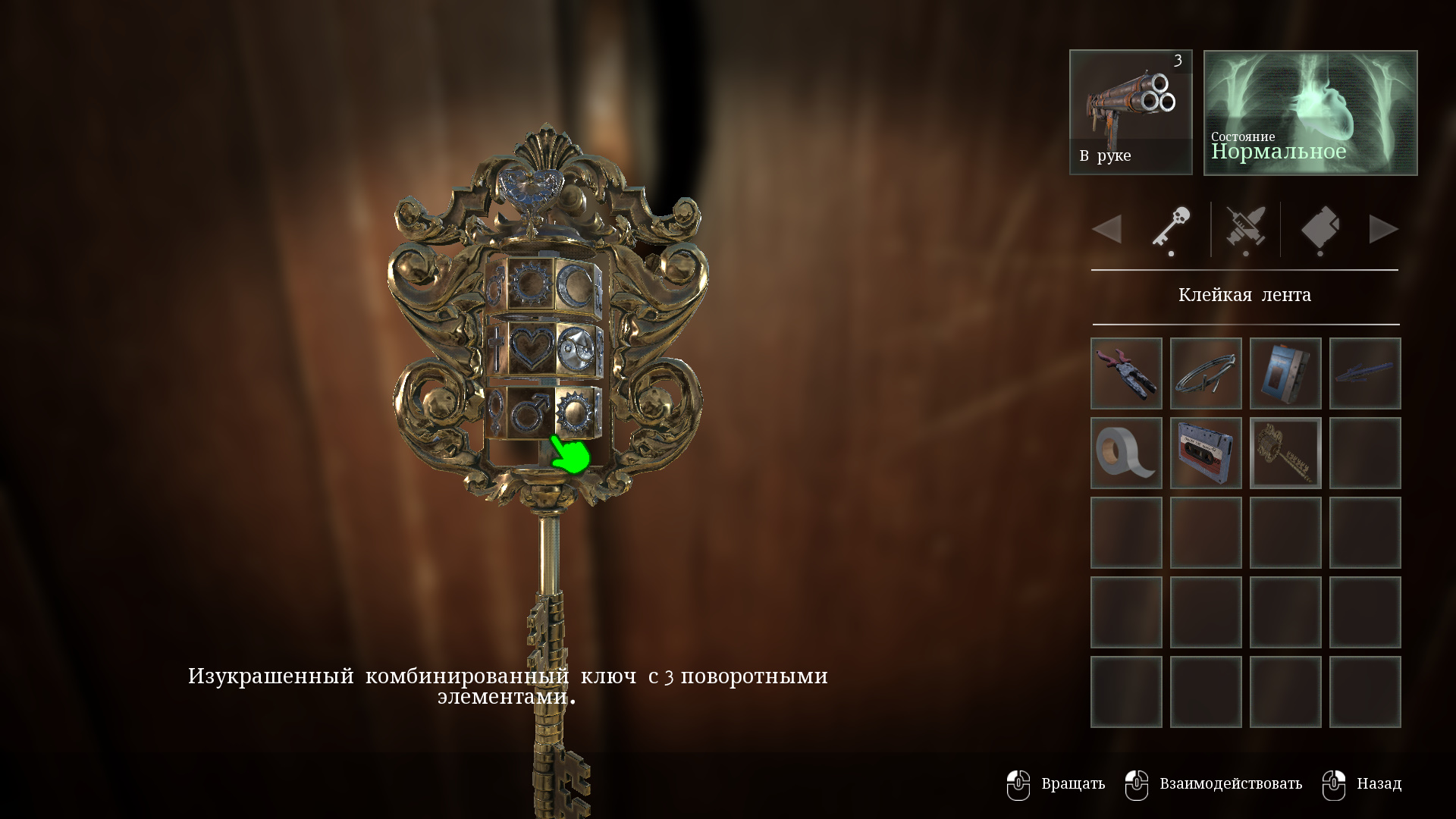Viewport: 1456px width, 819px height.
Task: Switch to the skull key items tab
Action: point(1171,229)
